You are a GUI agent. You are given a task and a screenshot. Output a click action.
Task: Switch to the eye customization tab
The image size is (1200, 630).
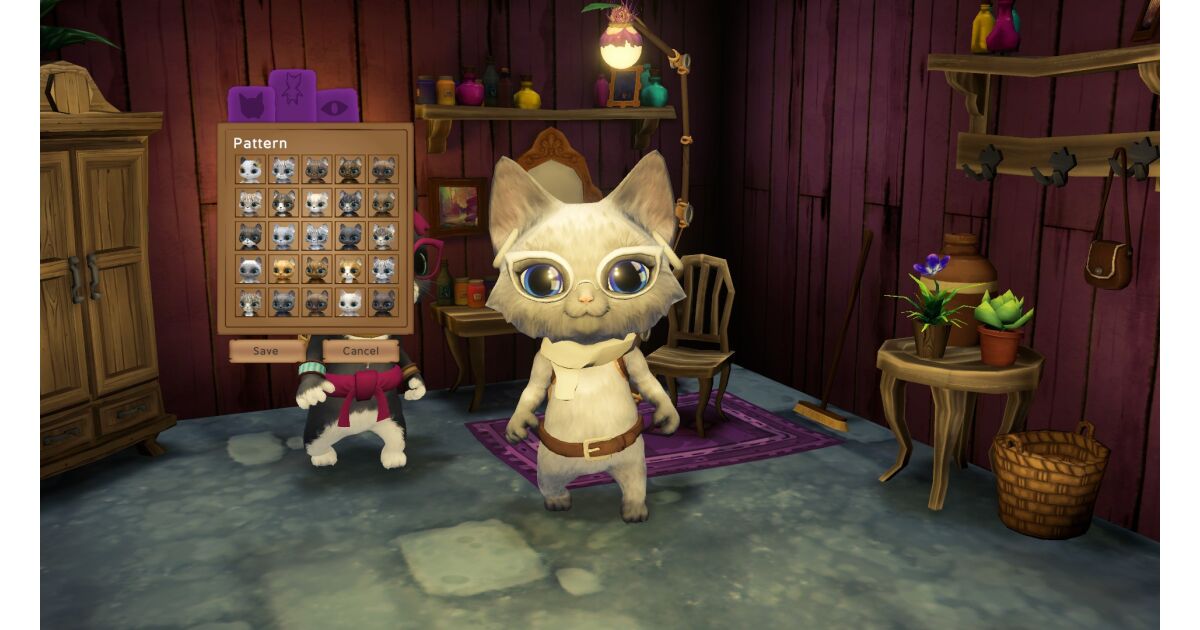337,106
